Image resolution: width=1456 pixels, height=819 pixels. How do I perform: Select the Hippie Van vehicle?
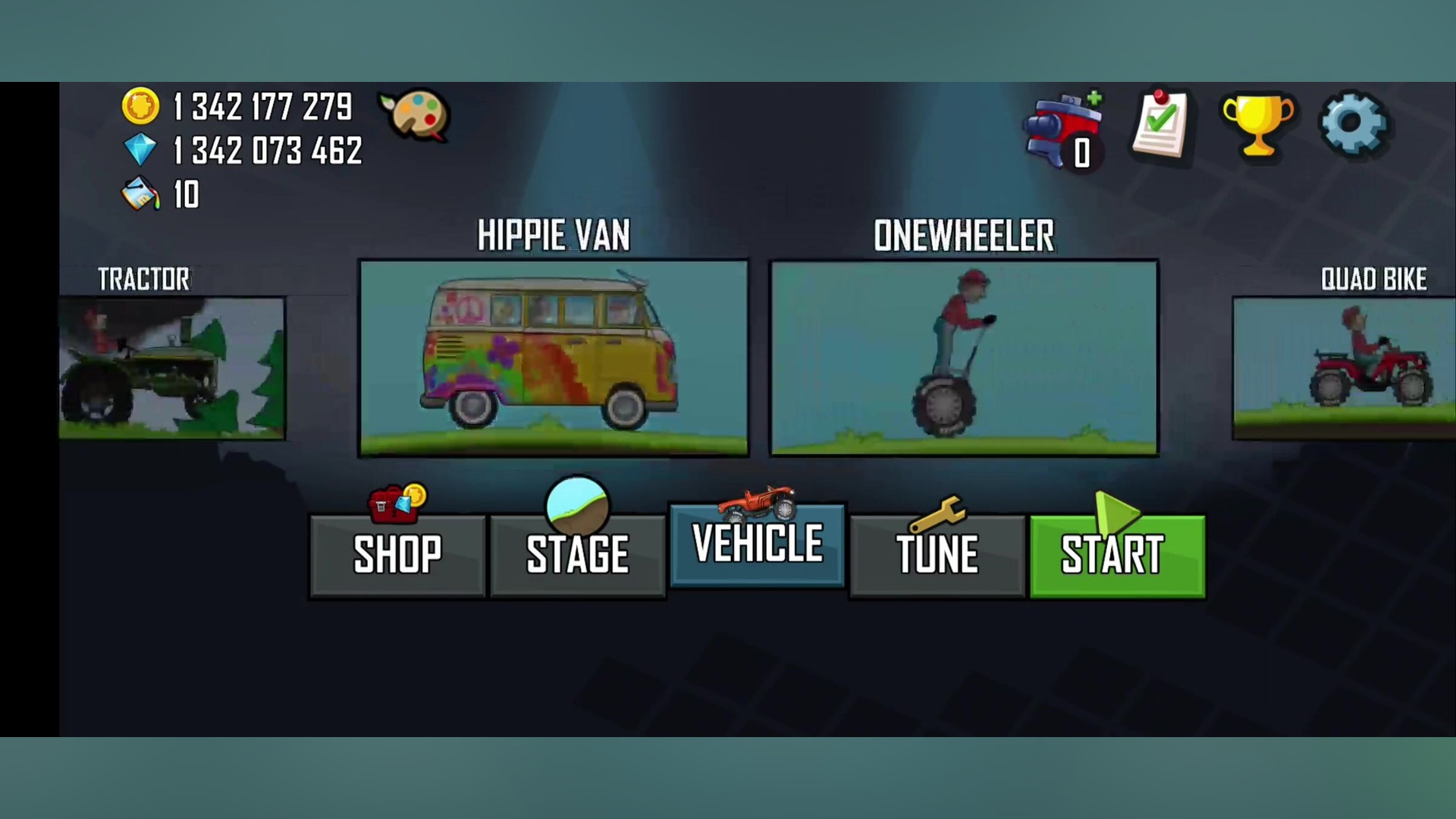(x=554, y=358)
